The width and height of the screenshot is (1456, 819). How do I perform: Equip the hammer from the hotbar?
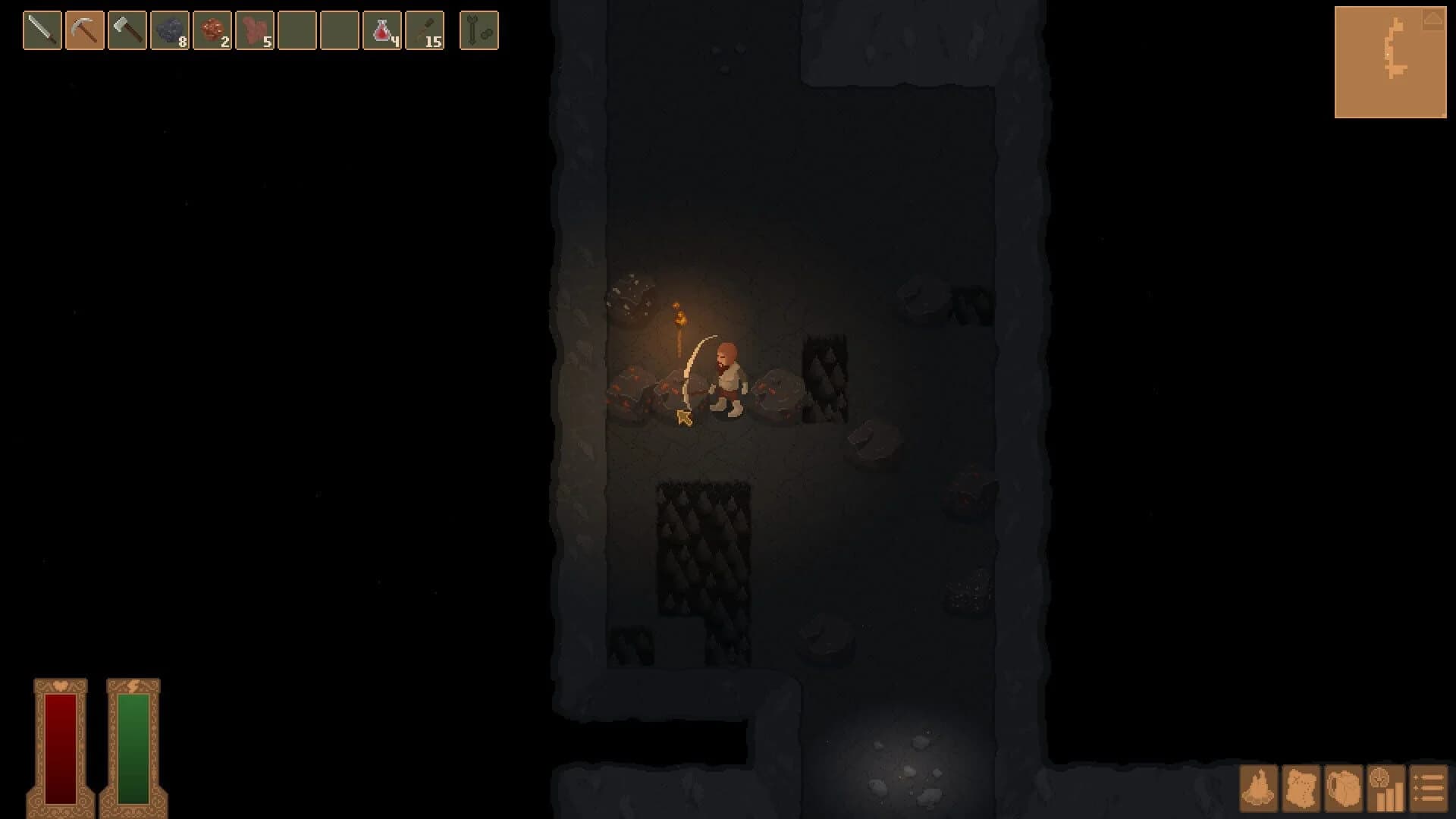[x=127, y=29]
